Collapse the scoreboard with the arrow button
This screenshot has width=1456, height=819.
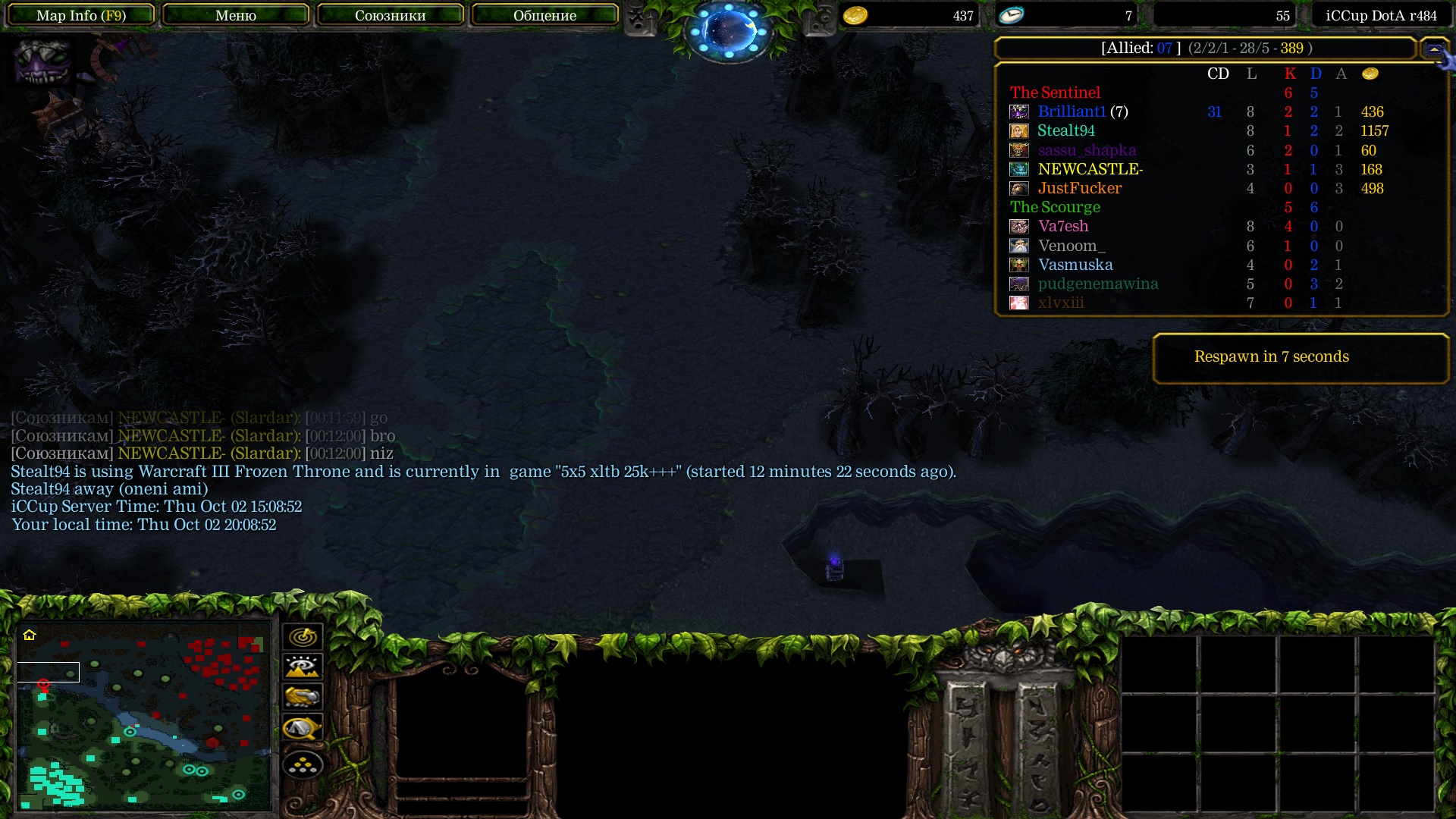pos(1434,49)
